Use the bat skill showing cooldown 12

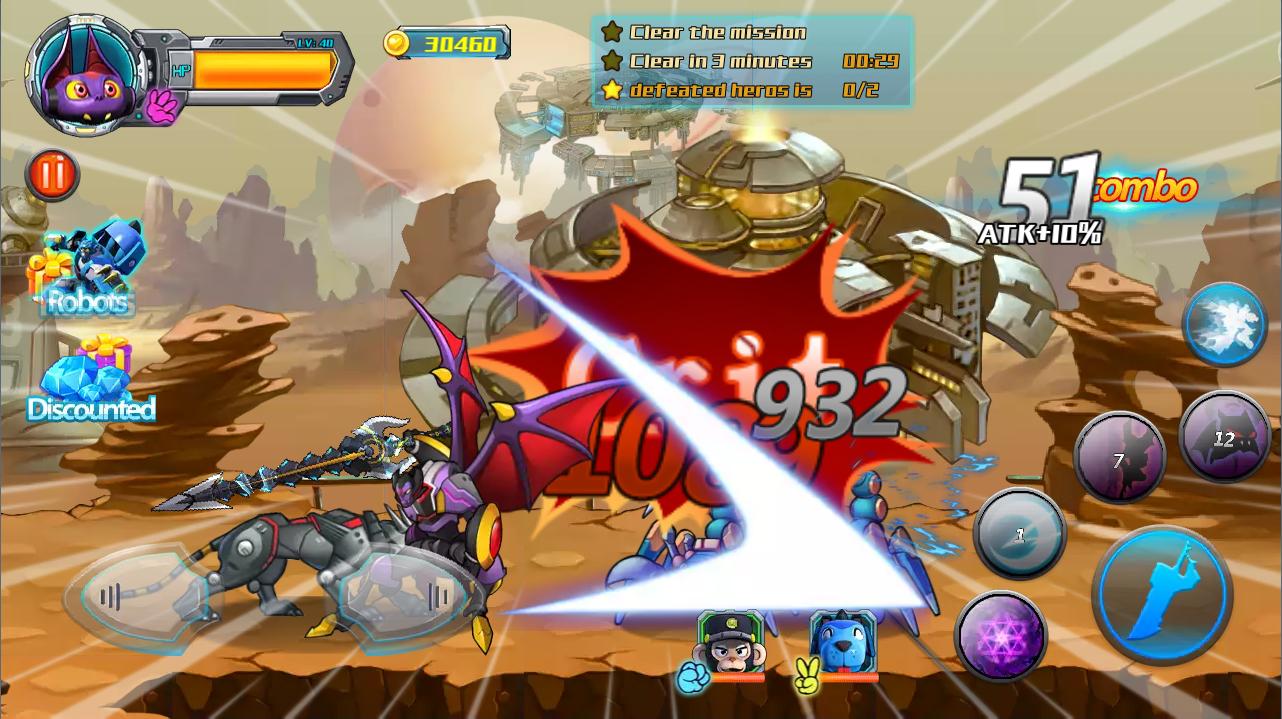tap(1224, 437)
